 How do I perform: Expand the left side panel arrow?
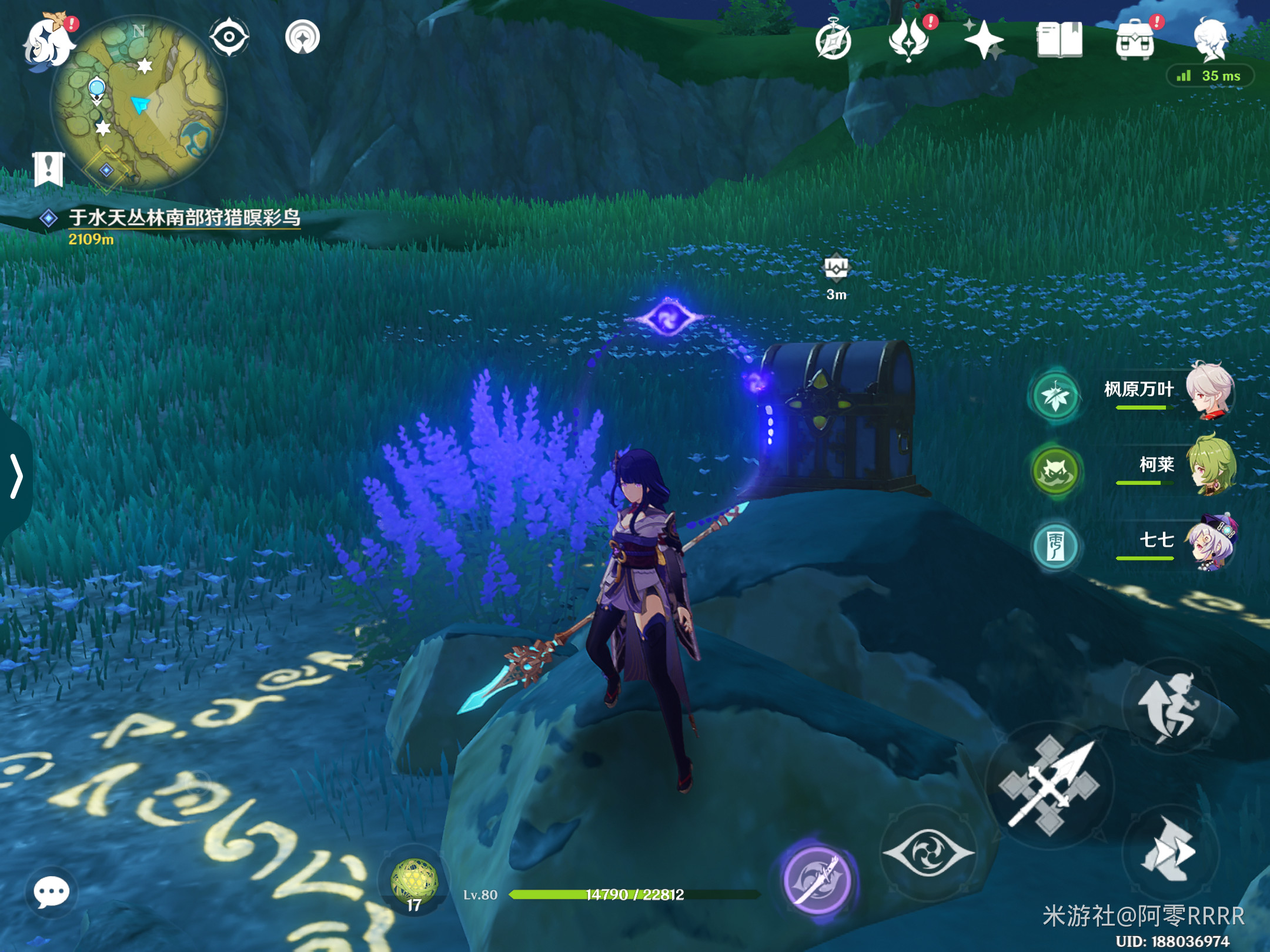tap(16, 476)
